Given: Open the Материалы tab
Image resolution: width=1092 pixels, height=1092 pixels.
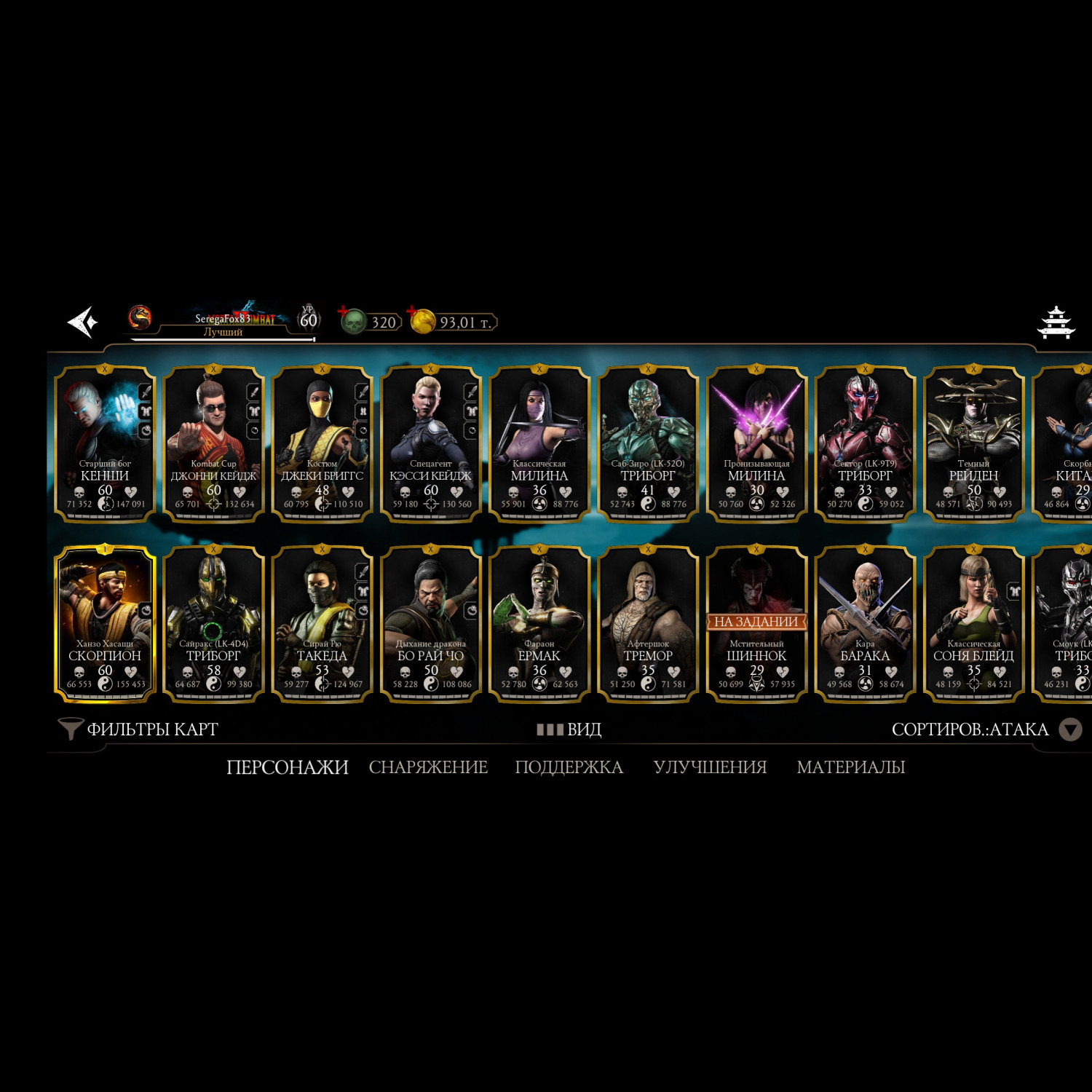Looking at the screenshot, I should (850, 767).
